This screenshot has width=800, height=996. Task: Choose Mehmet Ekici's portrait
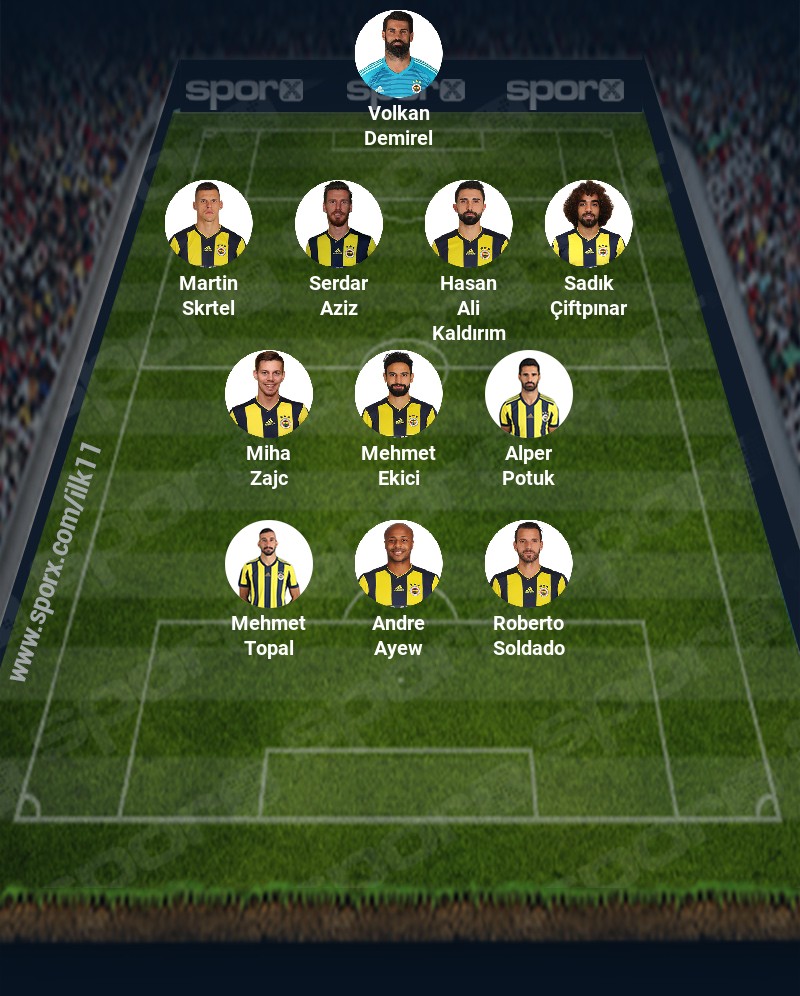(x=398, y=394)
